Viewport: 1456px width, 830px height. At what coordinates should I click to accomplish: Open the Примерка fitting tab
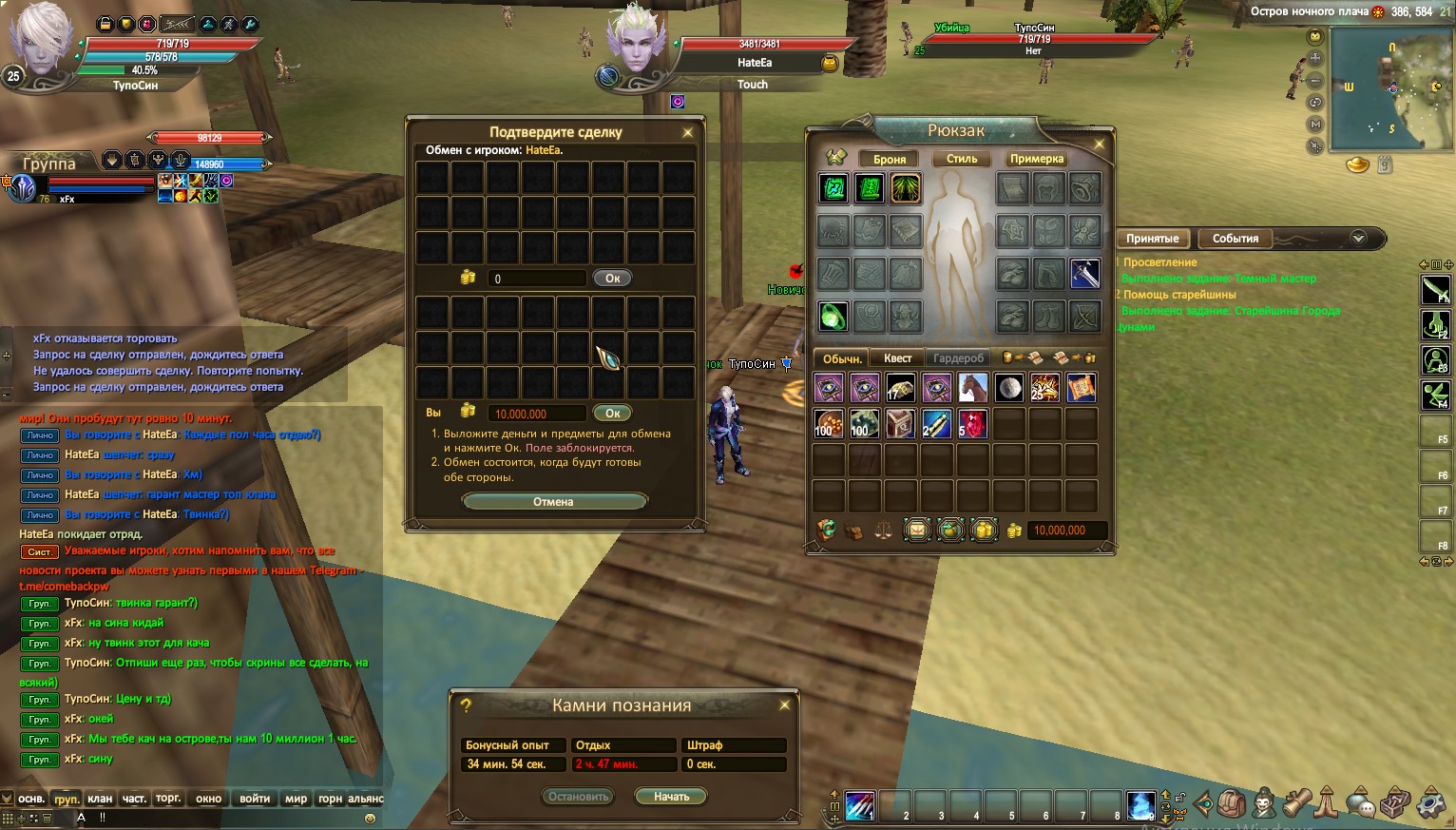click(1036, 159)
